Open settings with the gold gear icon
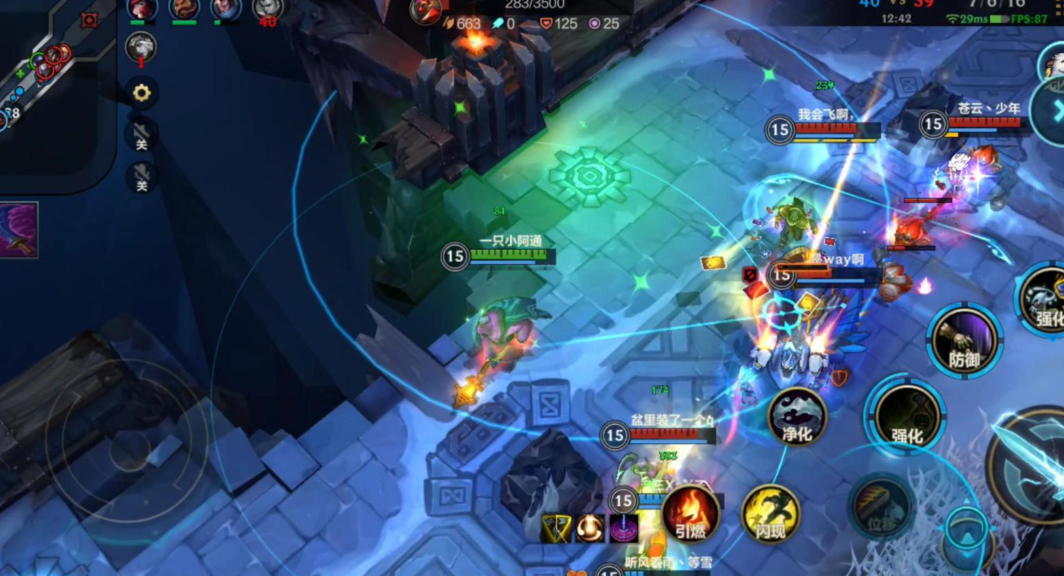This screenshot has height=576, width=1064. 141,93
